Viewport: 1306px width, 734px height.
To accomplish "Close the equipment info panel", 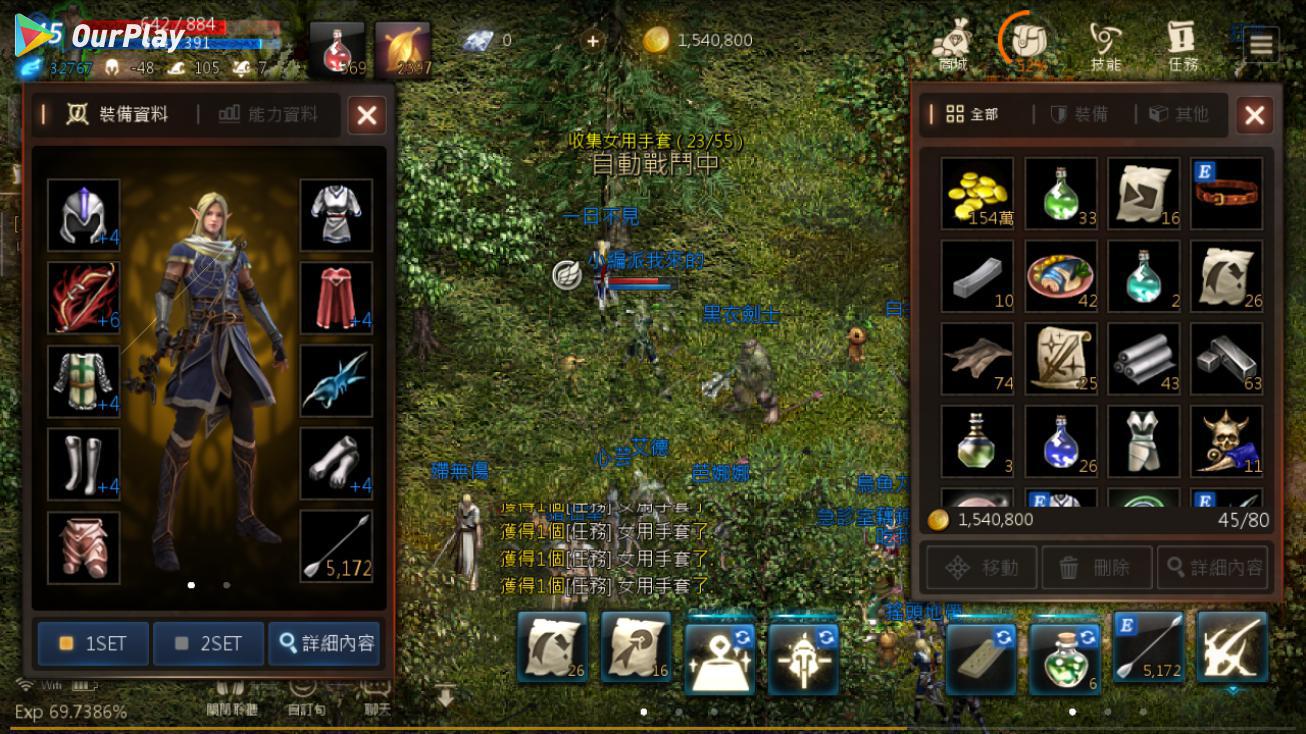I will [x=366, y=116].
